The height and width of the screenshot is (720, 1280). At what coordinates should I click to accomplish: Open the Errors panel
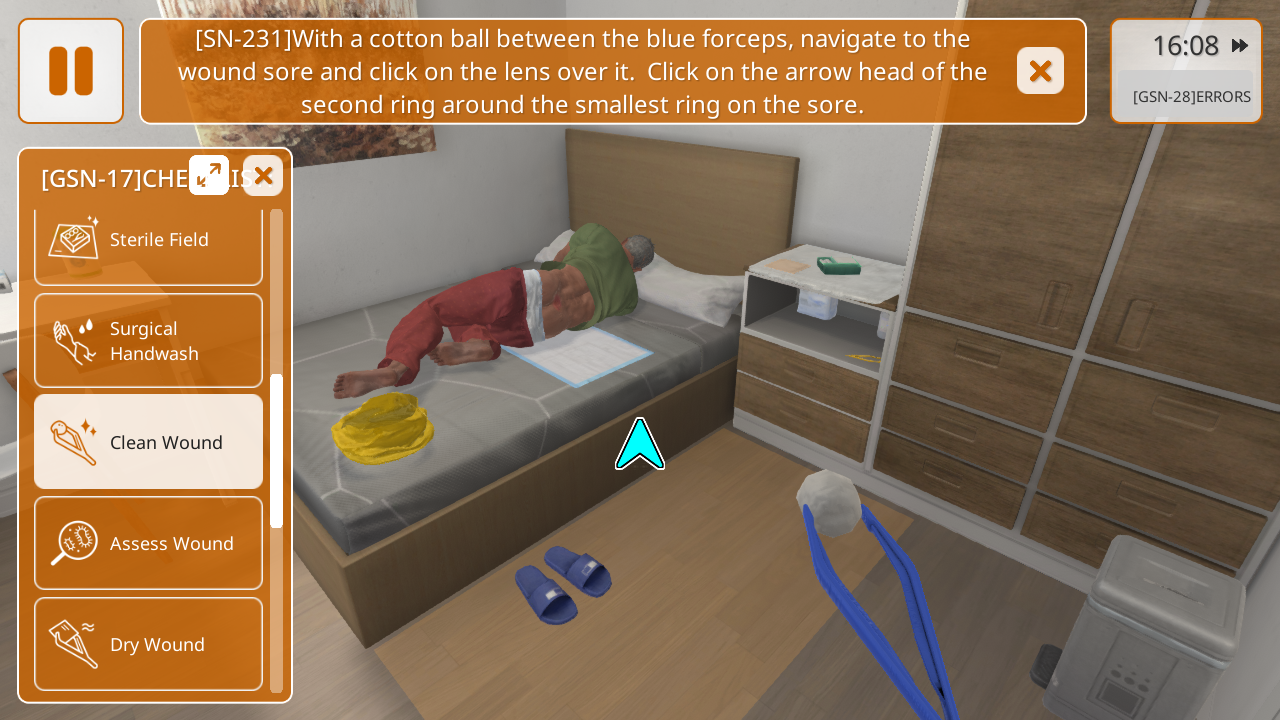click(1190, 97)
